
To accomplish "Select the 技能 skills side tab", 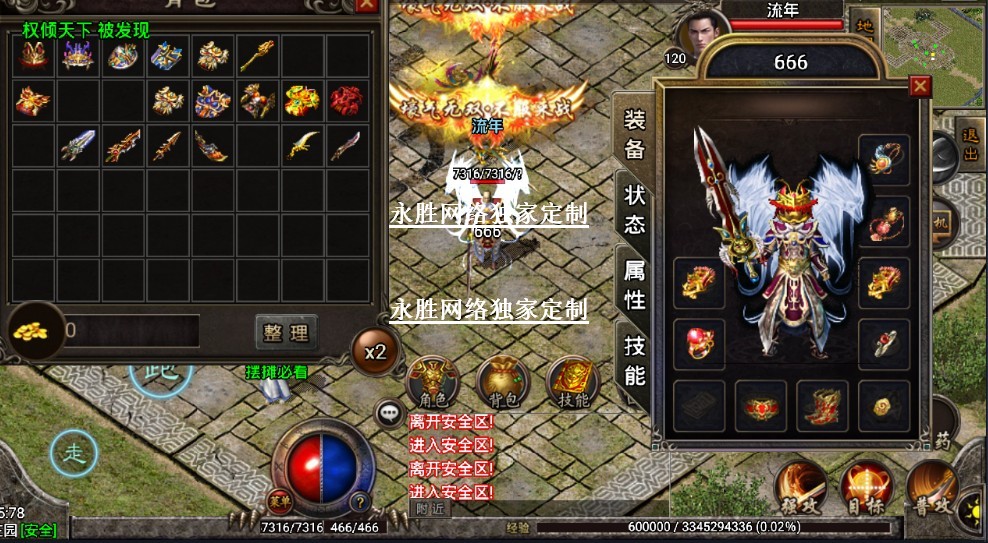I will tap(634, 359).
